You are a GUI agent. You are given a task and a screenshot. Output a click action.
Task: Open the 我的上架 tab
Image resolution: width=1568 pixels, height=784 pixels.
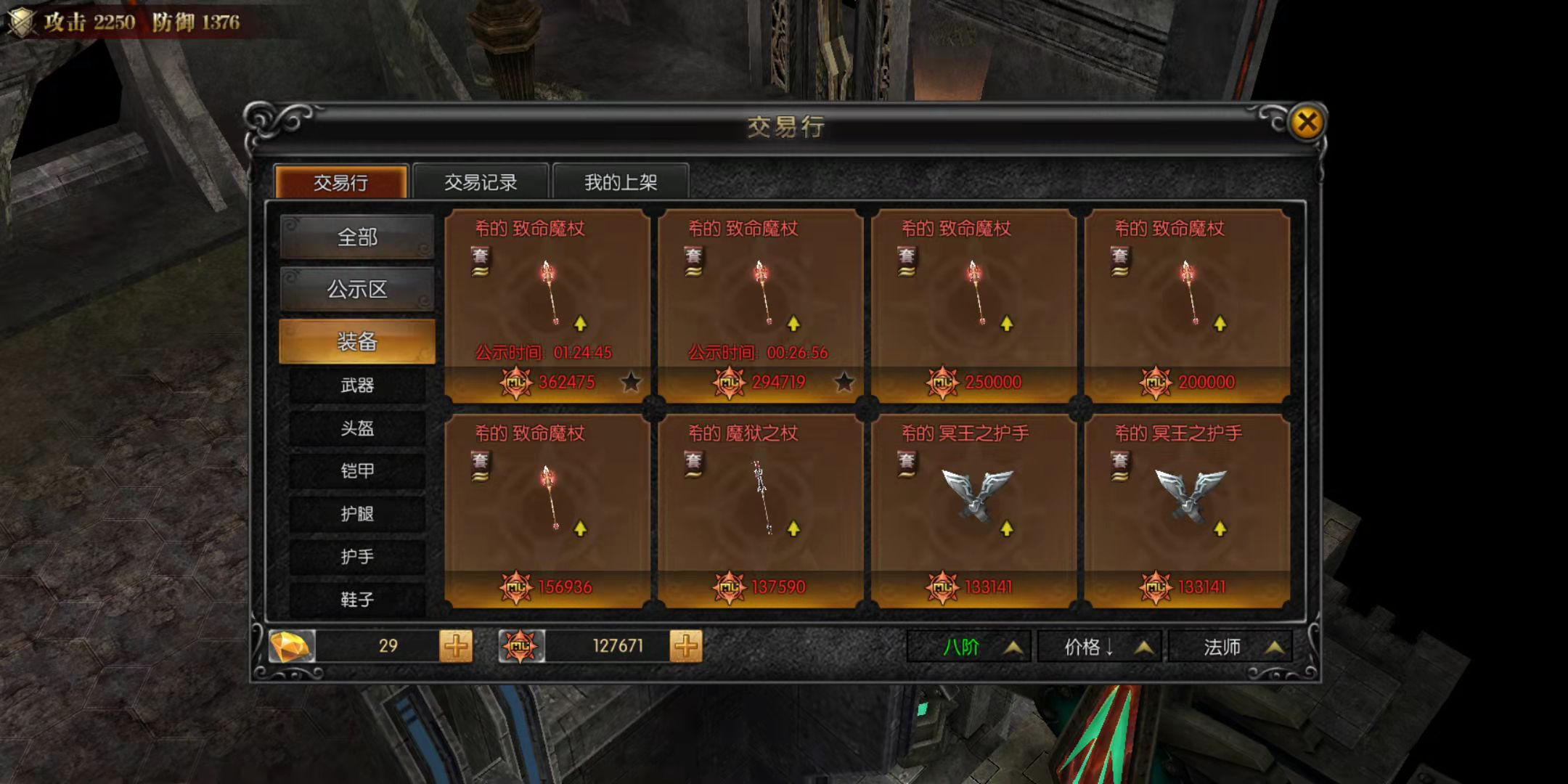click(621, 181)
